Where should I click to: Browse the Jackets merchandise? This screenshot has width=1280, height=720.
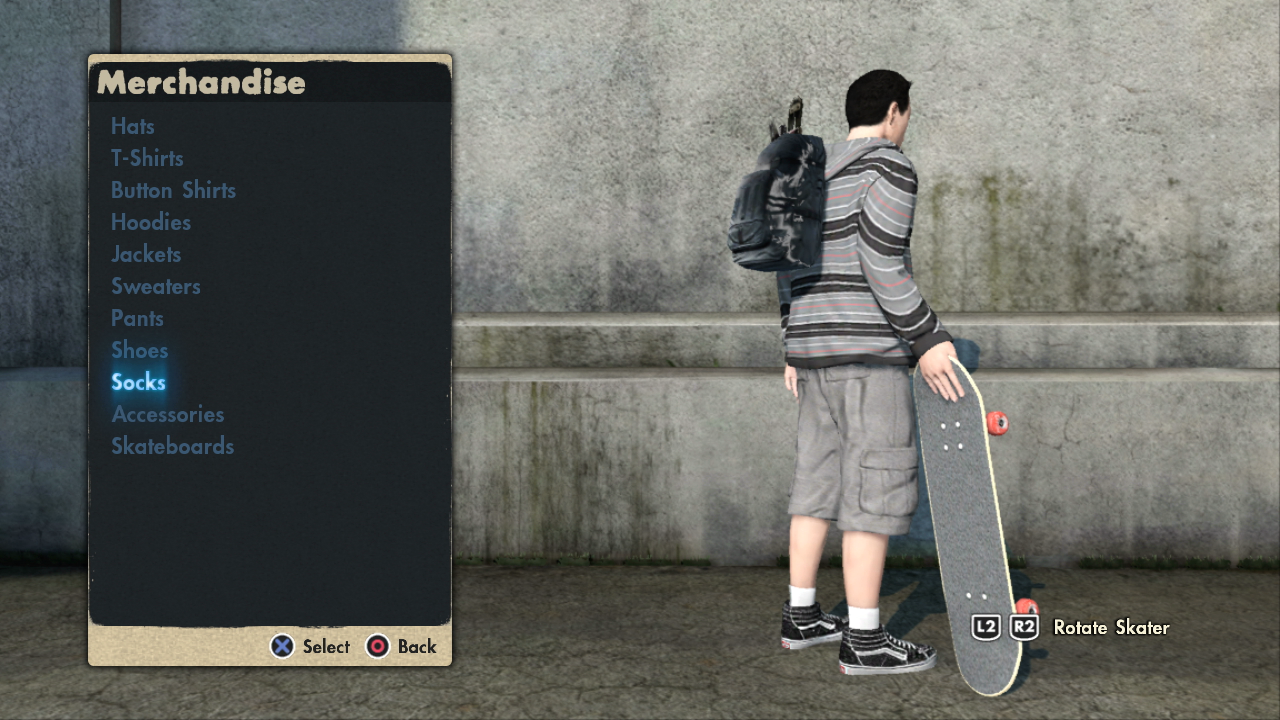pyautogui.click(x=146, y=254)
